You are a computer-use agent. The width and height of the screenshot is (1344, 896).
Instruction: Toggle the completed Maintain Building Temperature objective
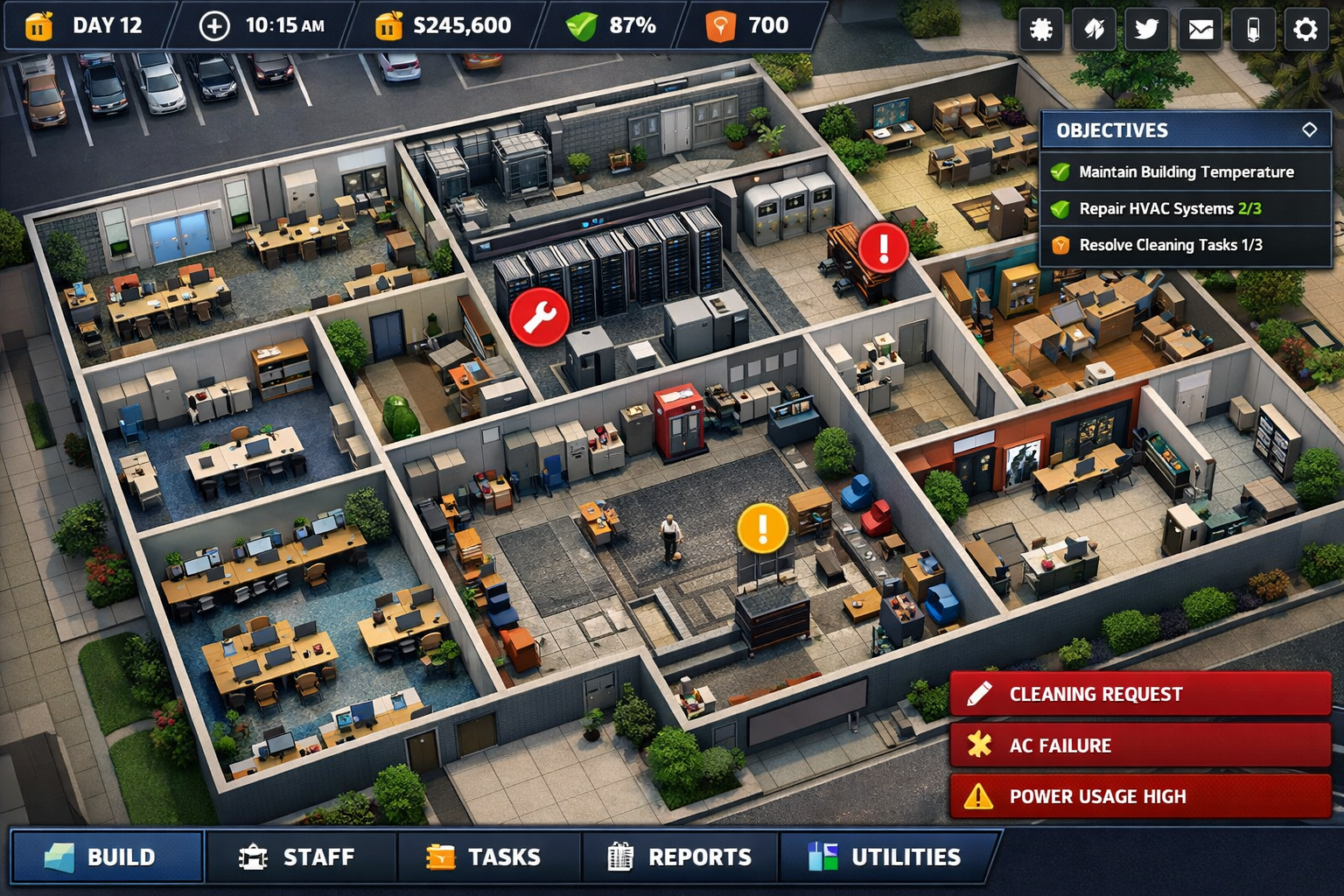click(x=1061, y=172)
